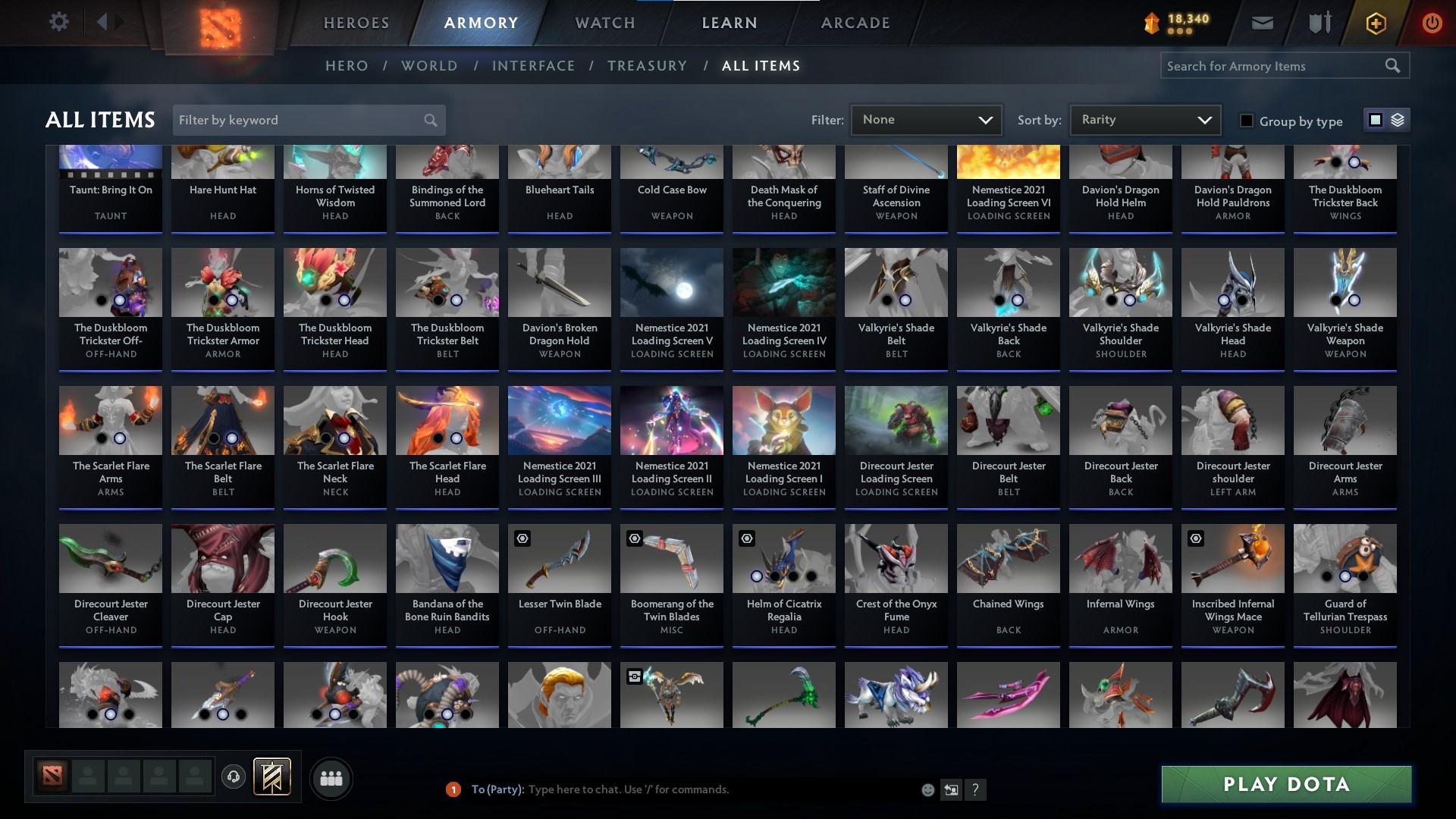Toggle the single item view mode
Screen dimensions: 1456x819
(x=1374, y=119)
